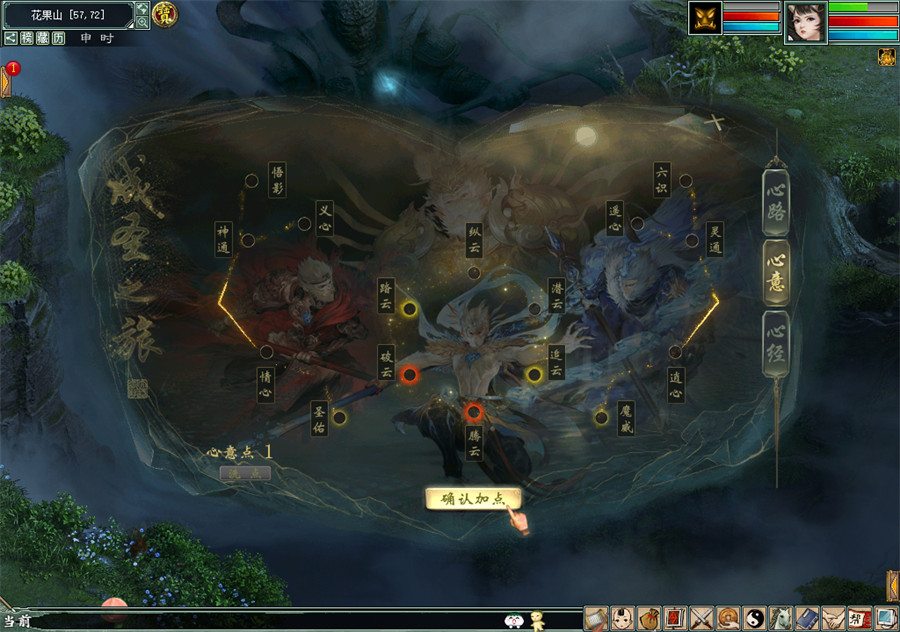The height and width of the screenshot is (632, 900).
Task: Click the minimap magnifier zoom button
Action: click(x=142, y=21)
